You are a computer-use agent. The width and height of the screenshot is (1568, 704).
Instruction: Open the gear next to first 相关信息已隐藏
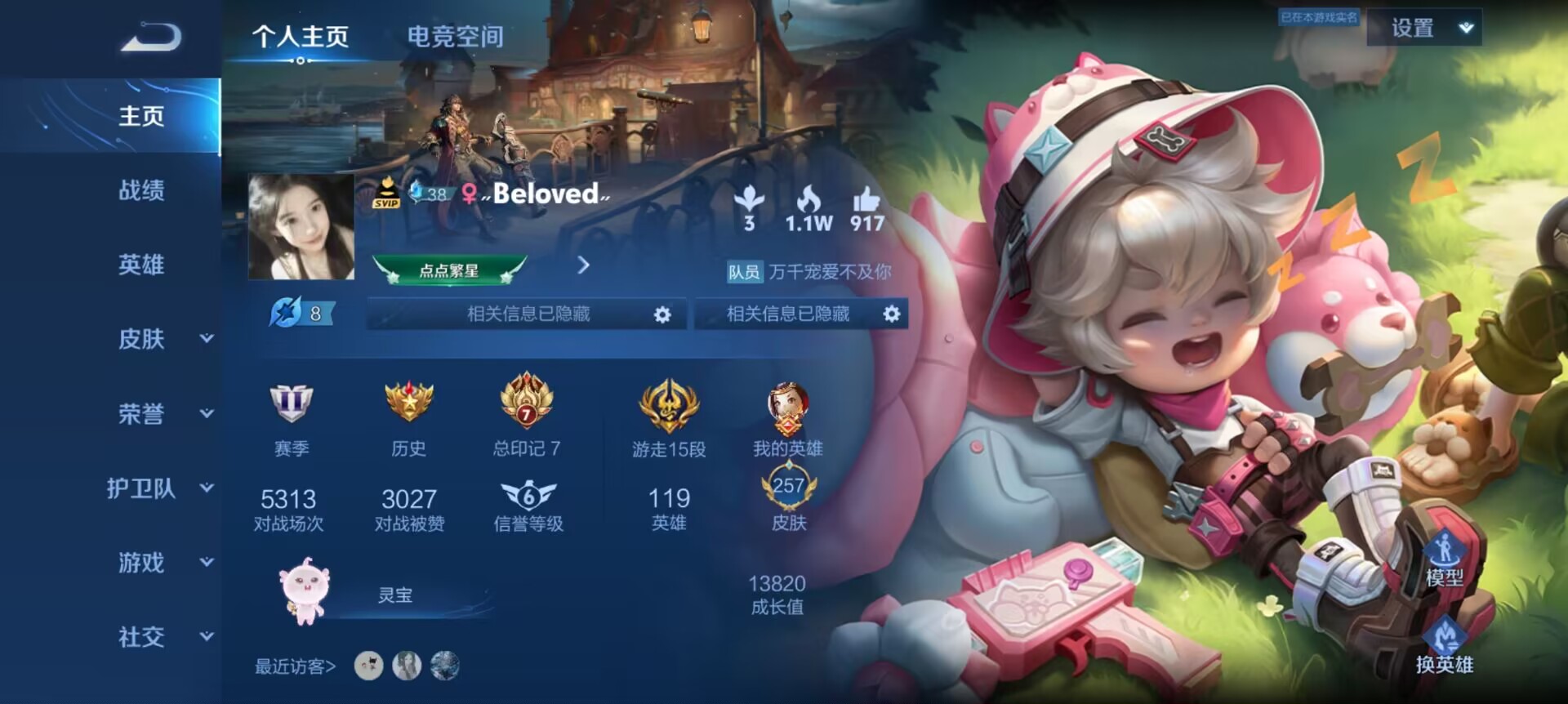(x=664, y=314)
